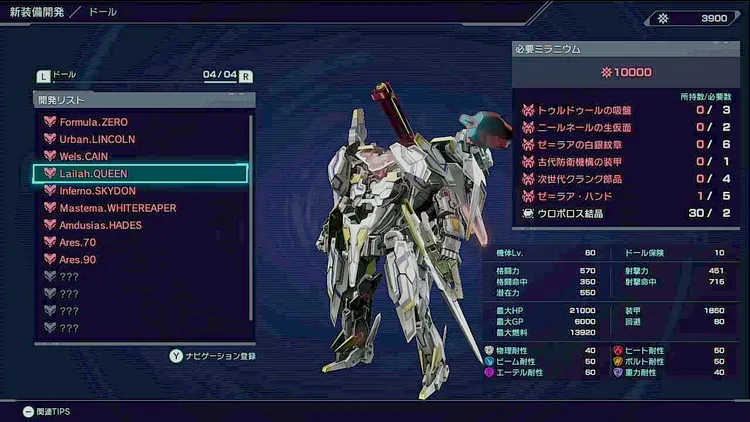Select Ares.90 from the development list
750x422 pixels.
tap(78, 260)
